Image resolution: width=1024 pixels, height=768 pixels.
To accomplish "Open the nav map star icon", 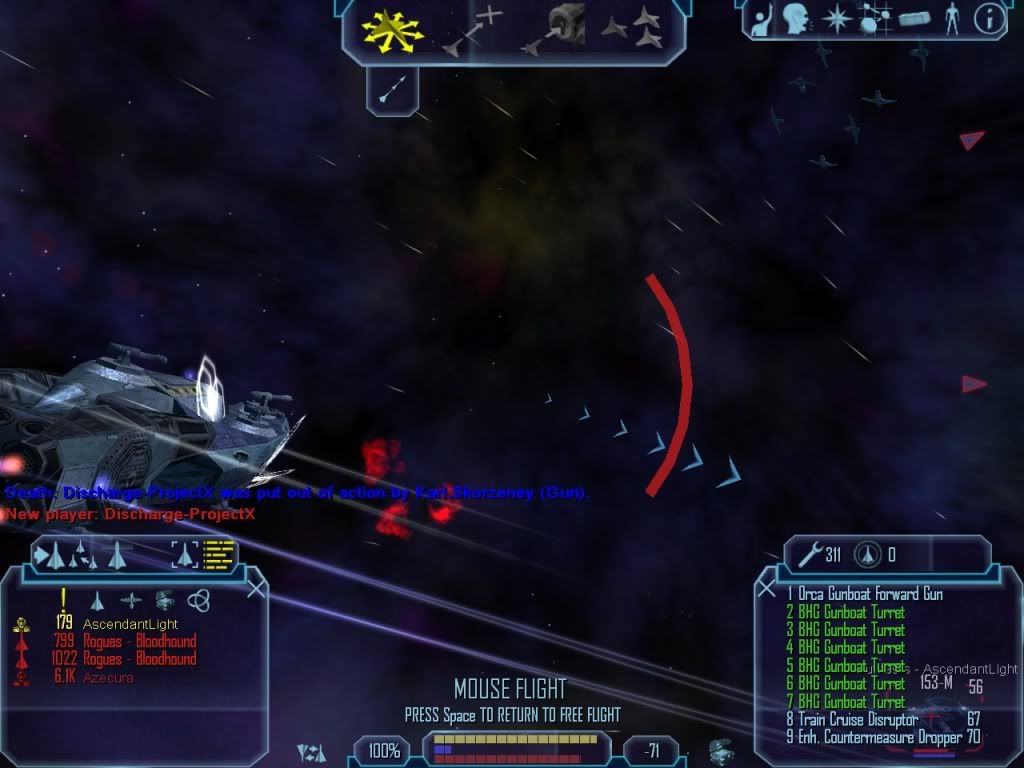I will click(x=835, y=19).
